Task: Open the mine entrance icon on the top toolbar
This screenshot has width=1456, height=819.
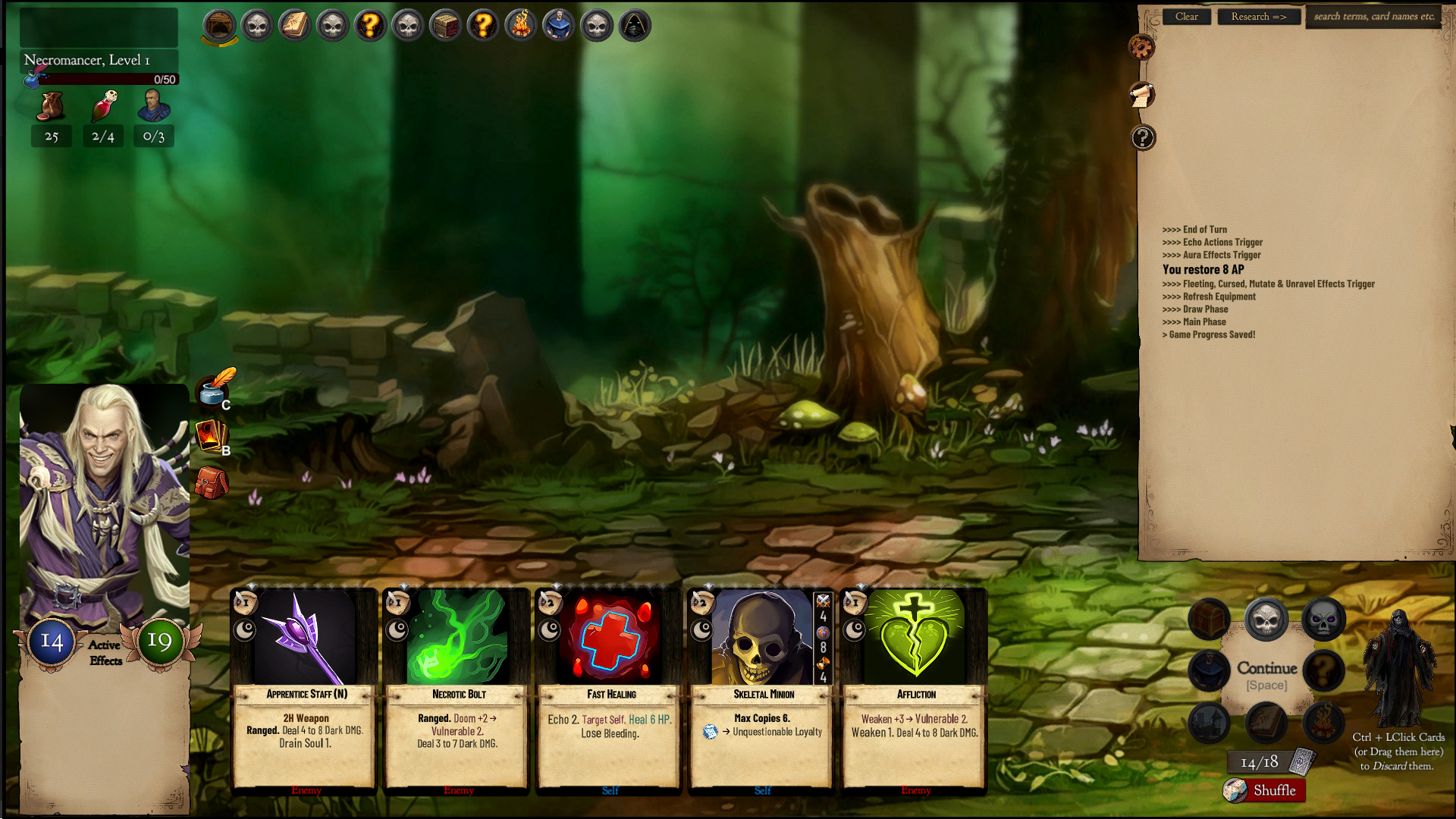Action: (218, 25)
